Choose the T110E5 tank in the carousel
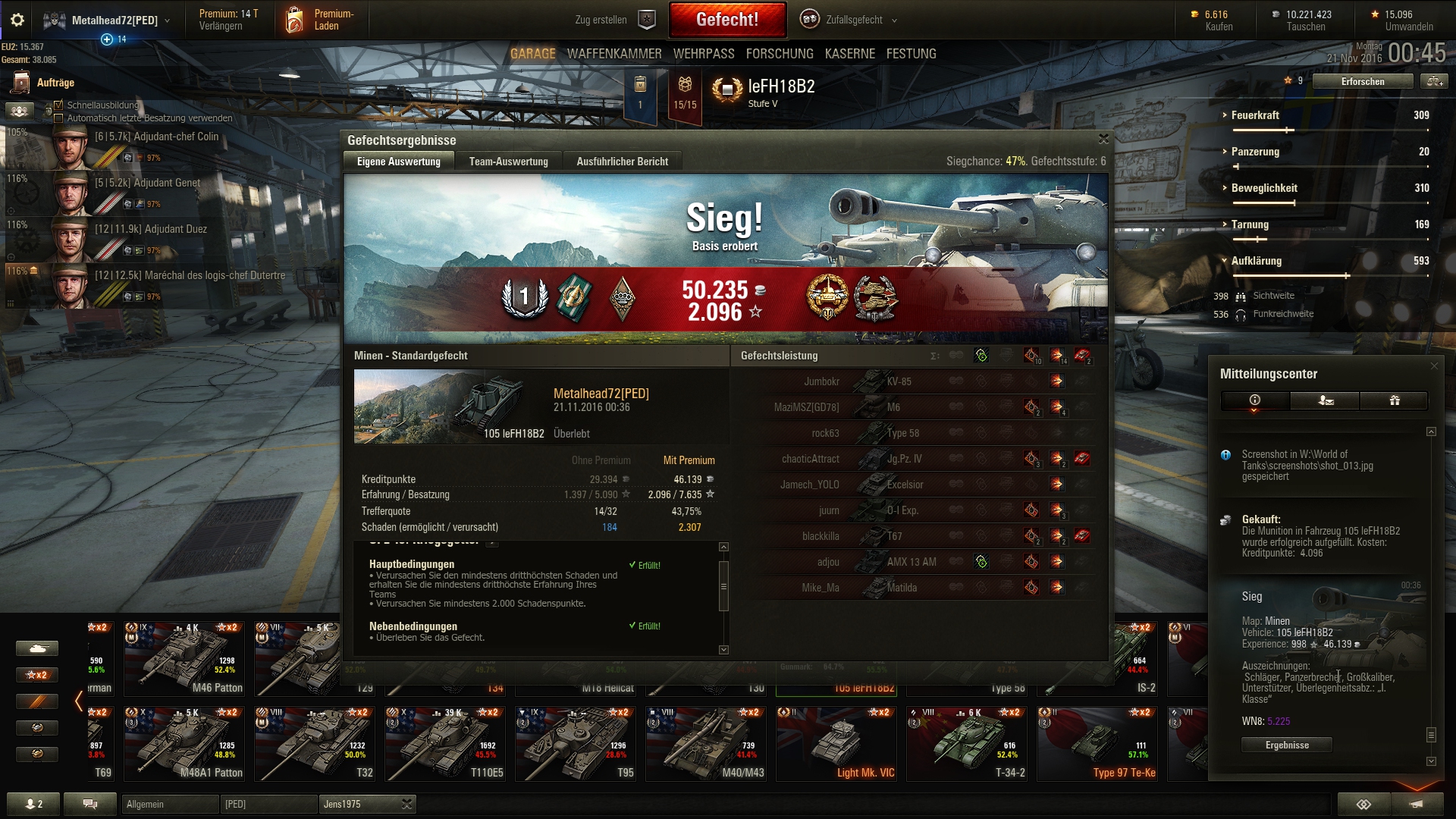This screenshot has height=819, width=1456. click(445, 744)
